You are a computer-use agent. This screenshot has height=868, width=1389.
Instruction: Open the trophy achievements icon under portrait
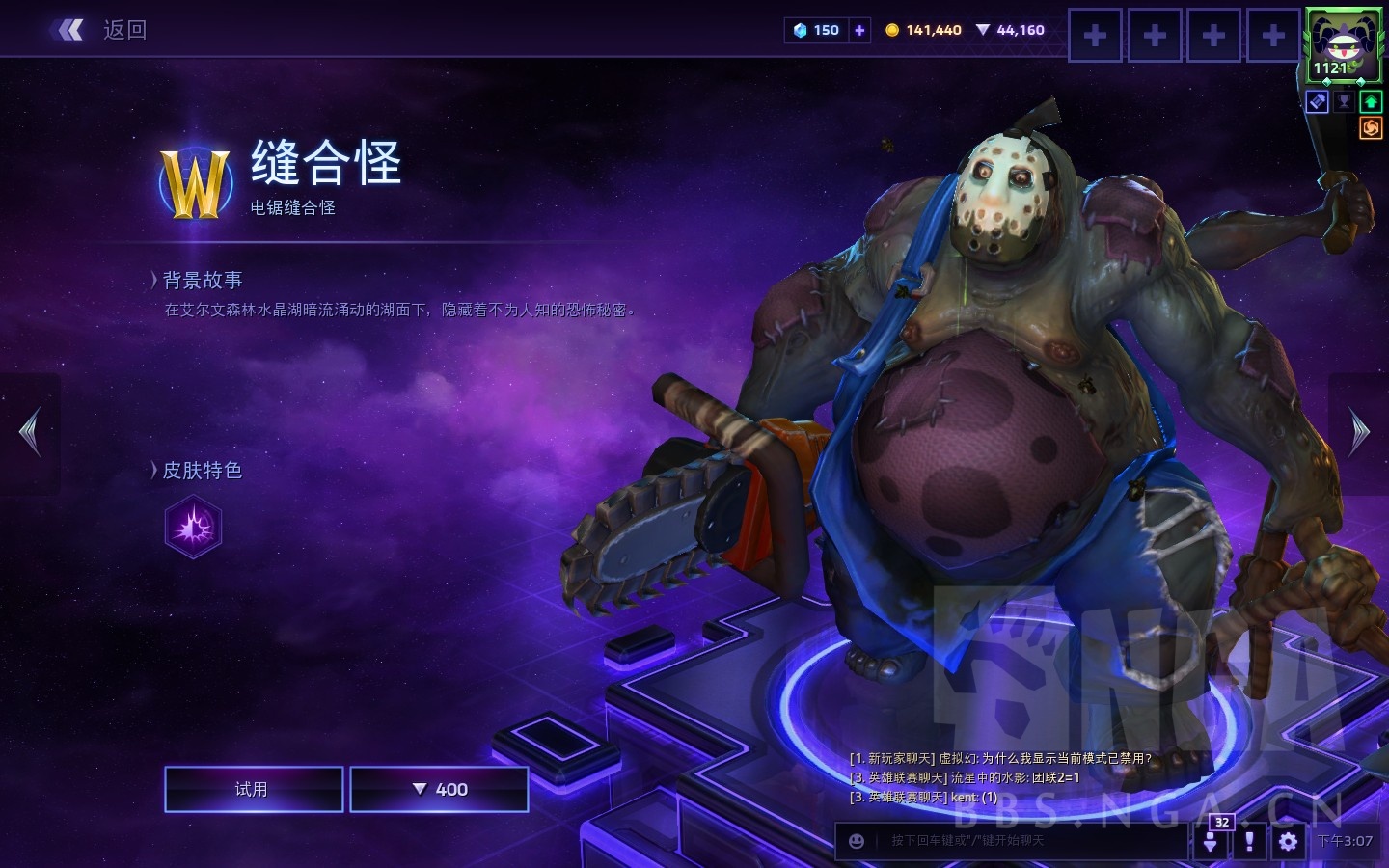[x=1344, y=101]
